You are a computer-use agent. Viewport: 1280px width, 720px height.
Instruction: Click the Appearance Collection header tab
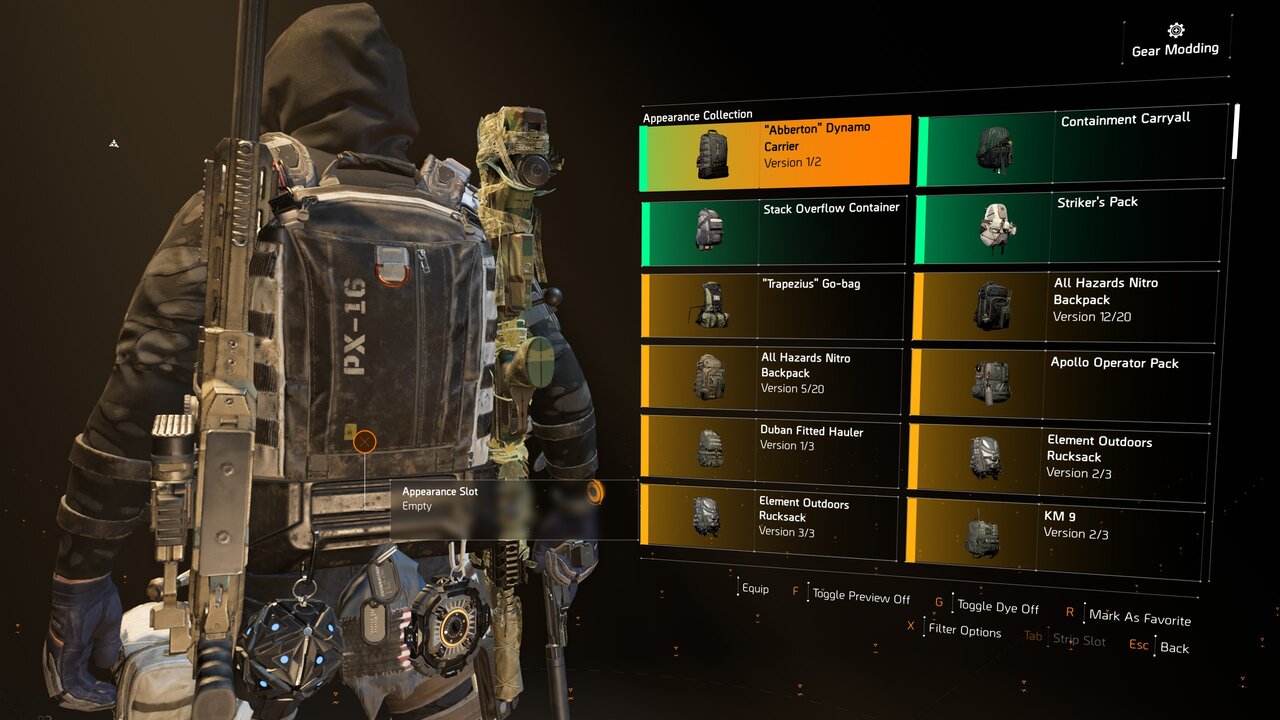(x=700, y=116)
